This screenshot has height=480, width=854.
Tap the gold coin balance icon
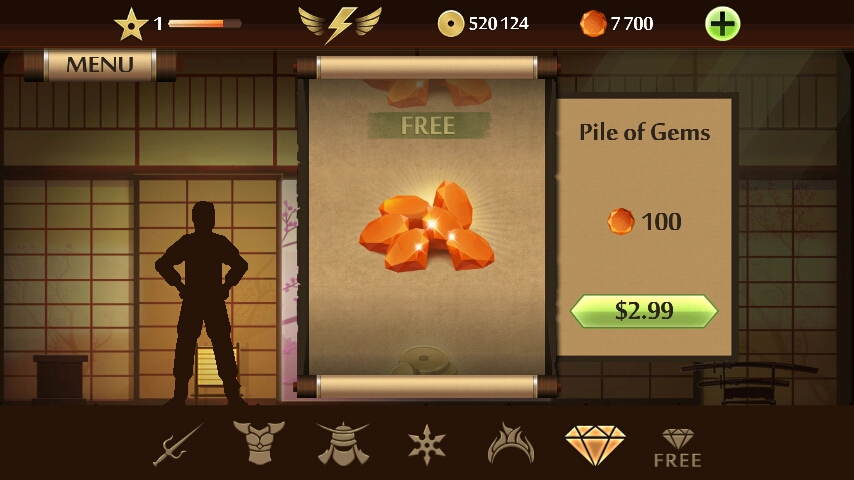pos(451,23)
